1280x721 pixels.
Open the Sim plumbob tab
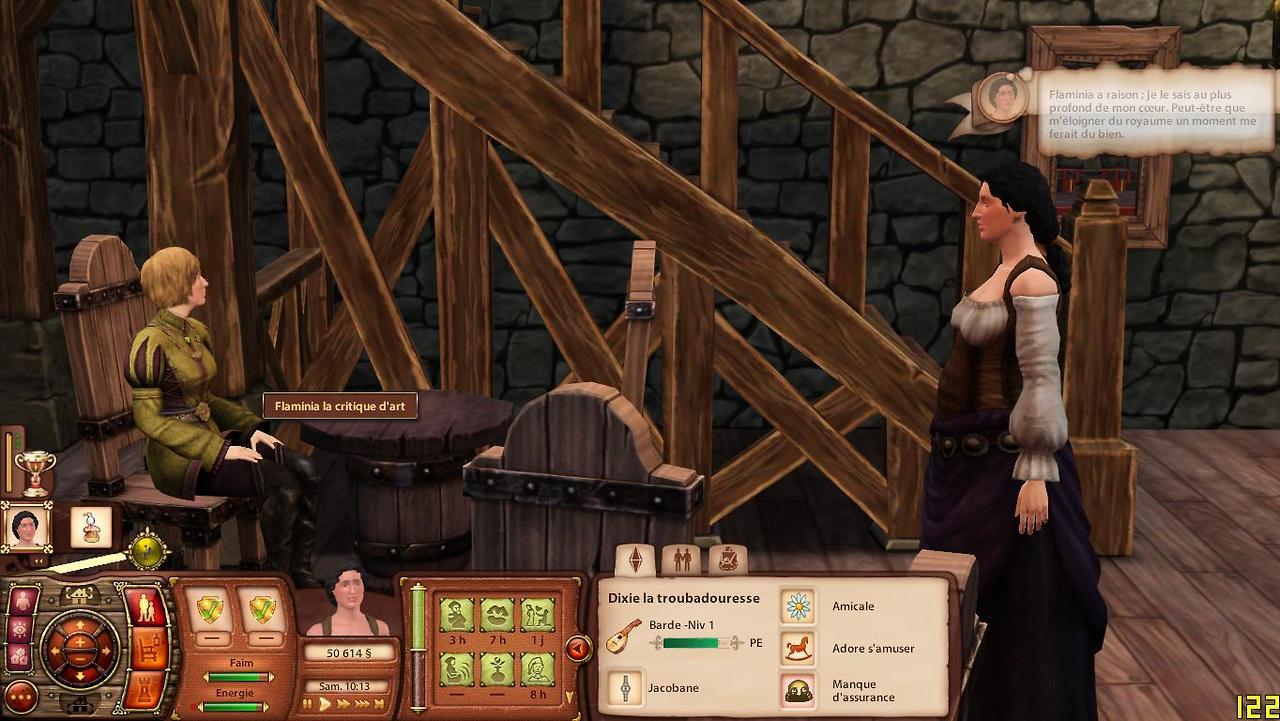coord(634,560)
